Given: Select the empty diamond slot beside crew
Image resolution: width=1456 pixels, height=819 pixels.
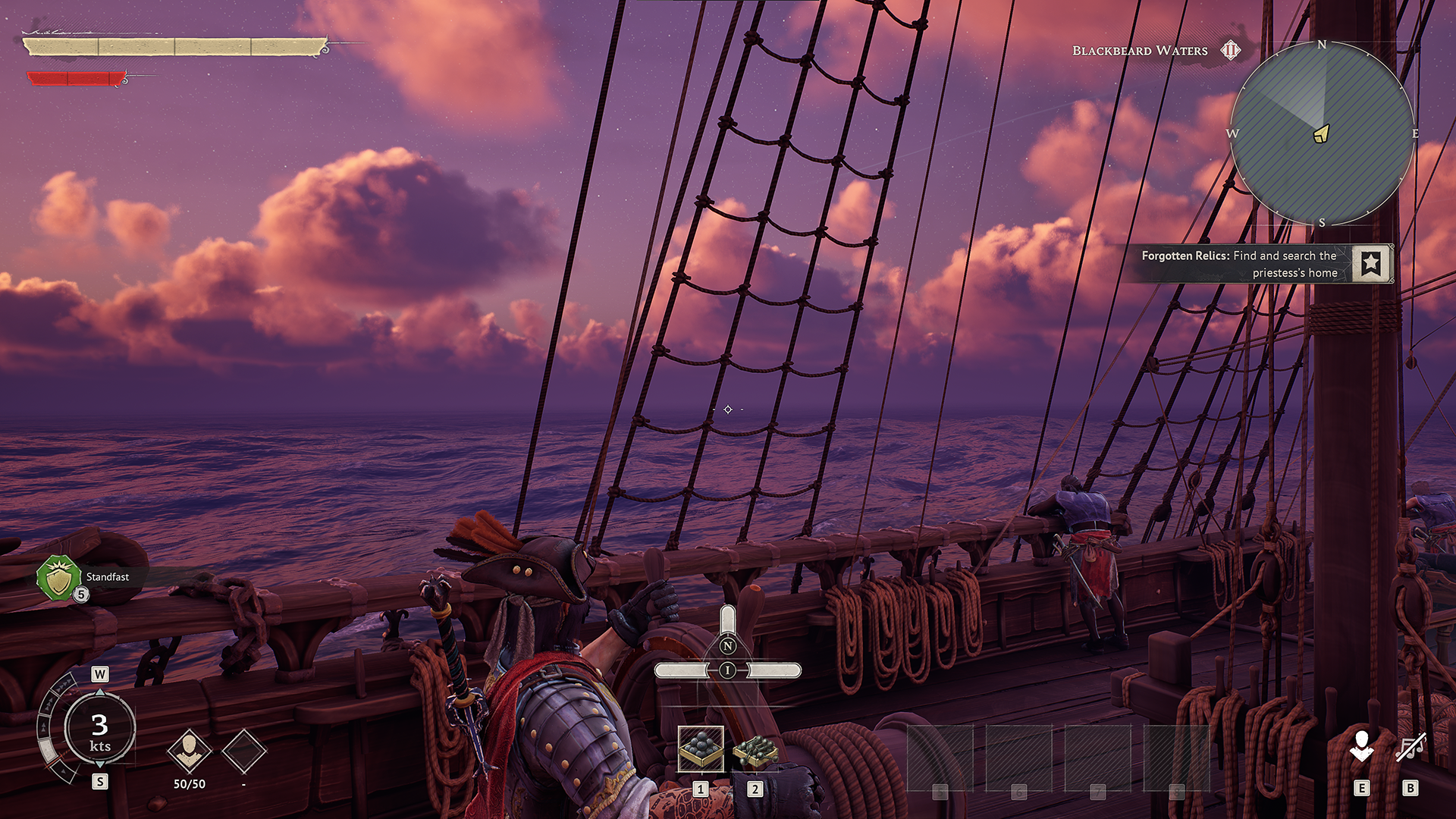Looking at the screenshot, I should click(x=244, y=751).
